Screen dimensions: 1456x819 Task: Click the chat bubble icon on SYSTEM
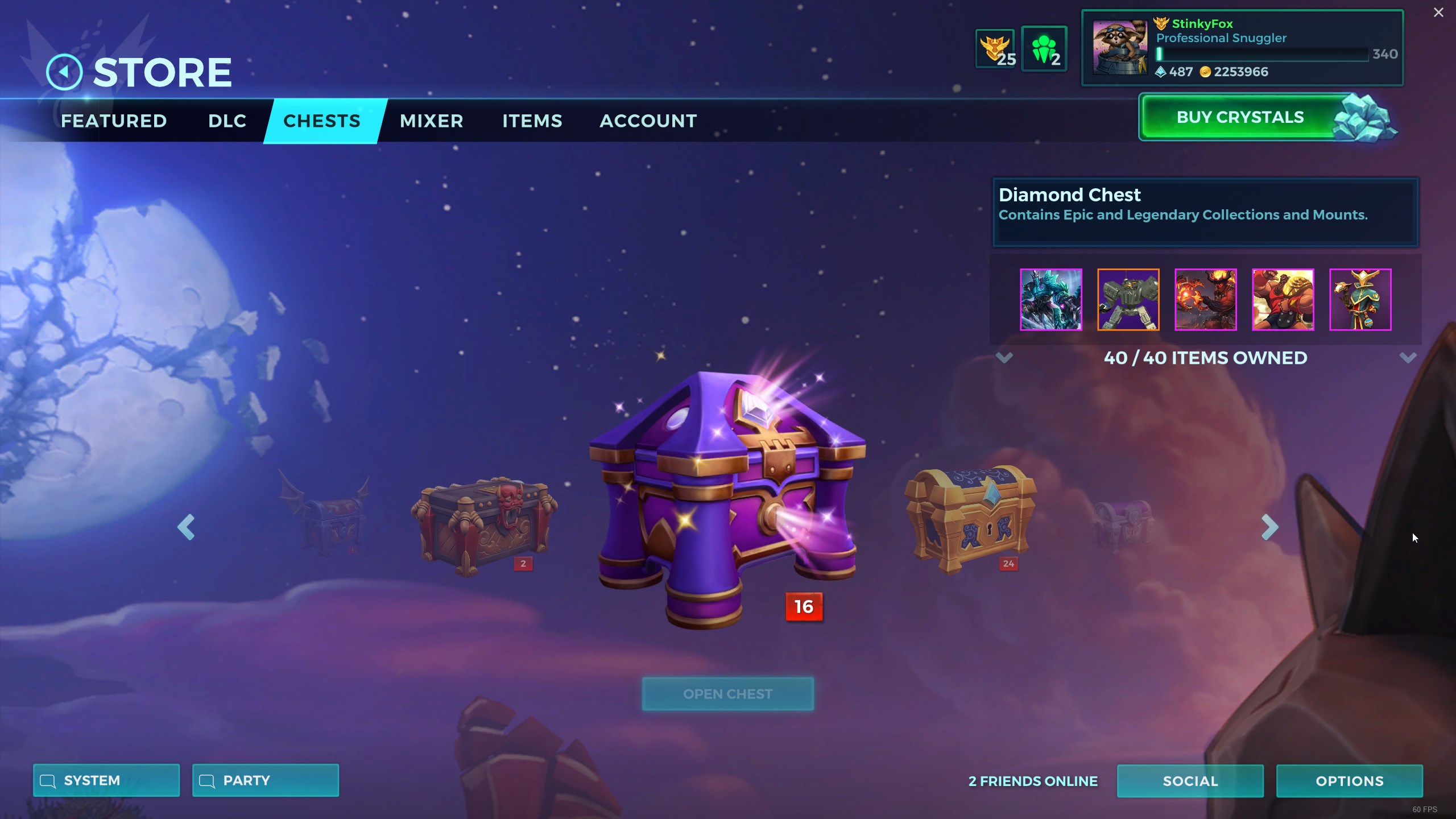click(48, 780)
